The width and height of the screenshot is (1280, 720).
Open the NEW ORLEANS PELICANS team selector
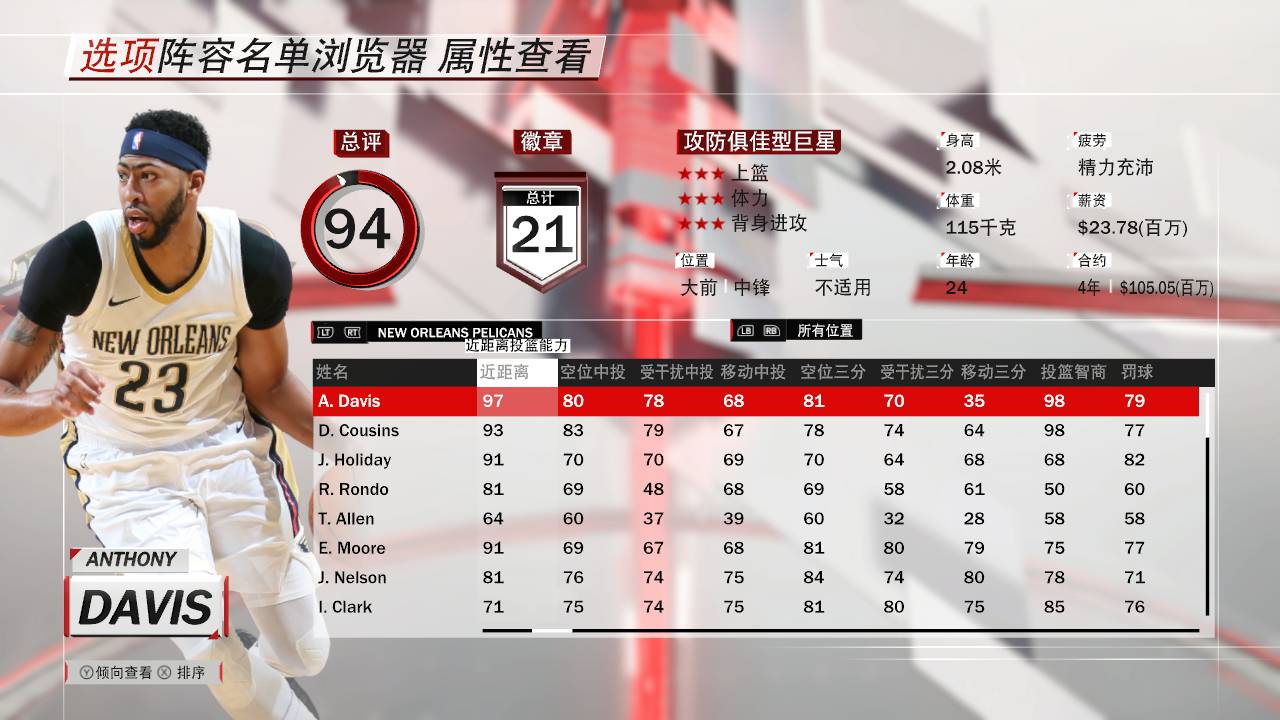[455, 332]
